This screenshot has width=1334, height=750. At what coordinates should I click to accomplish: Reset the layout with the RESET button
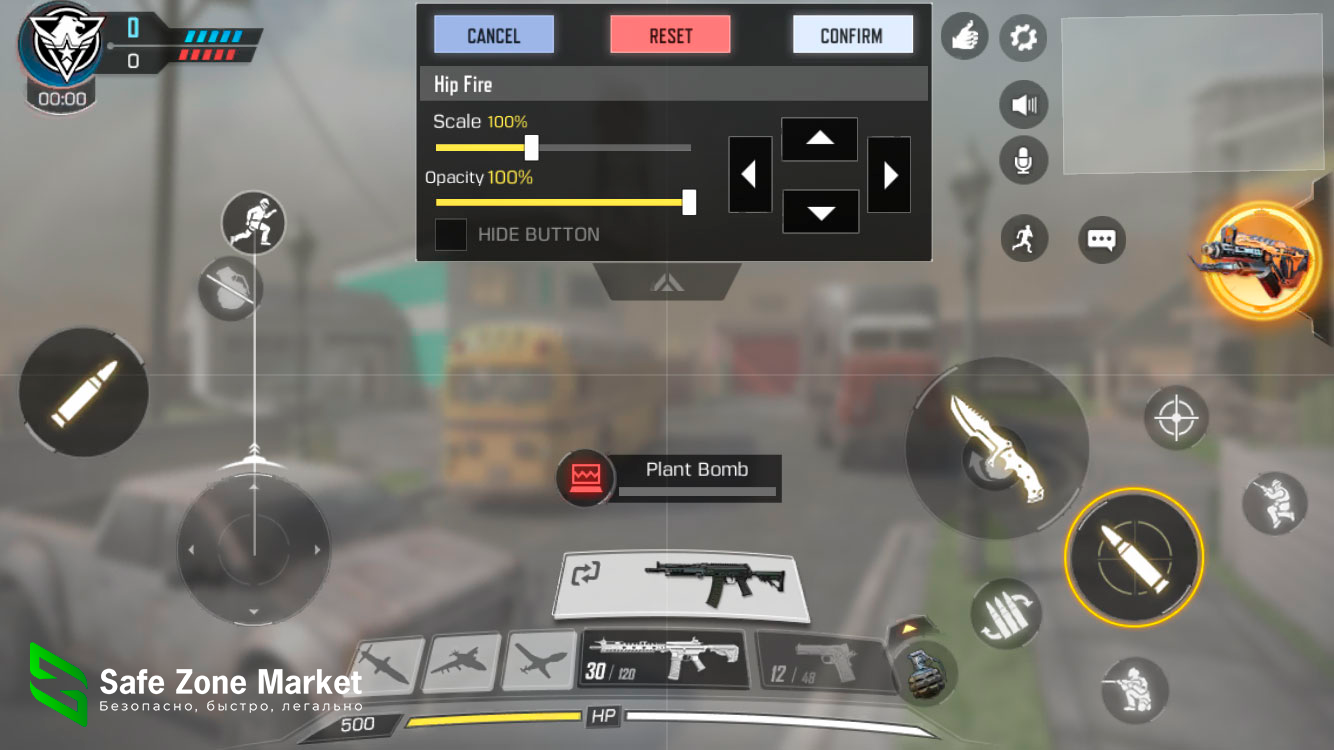pyautogui.click(x=670, y=35)
